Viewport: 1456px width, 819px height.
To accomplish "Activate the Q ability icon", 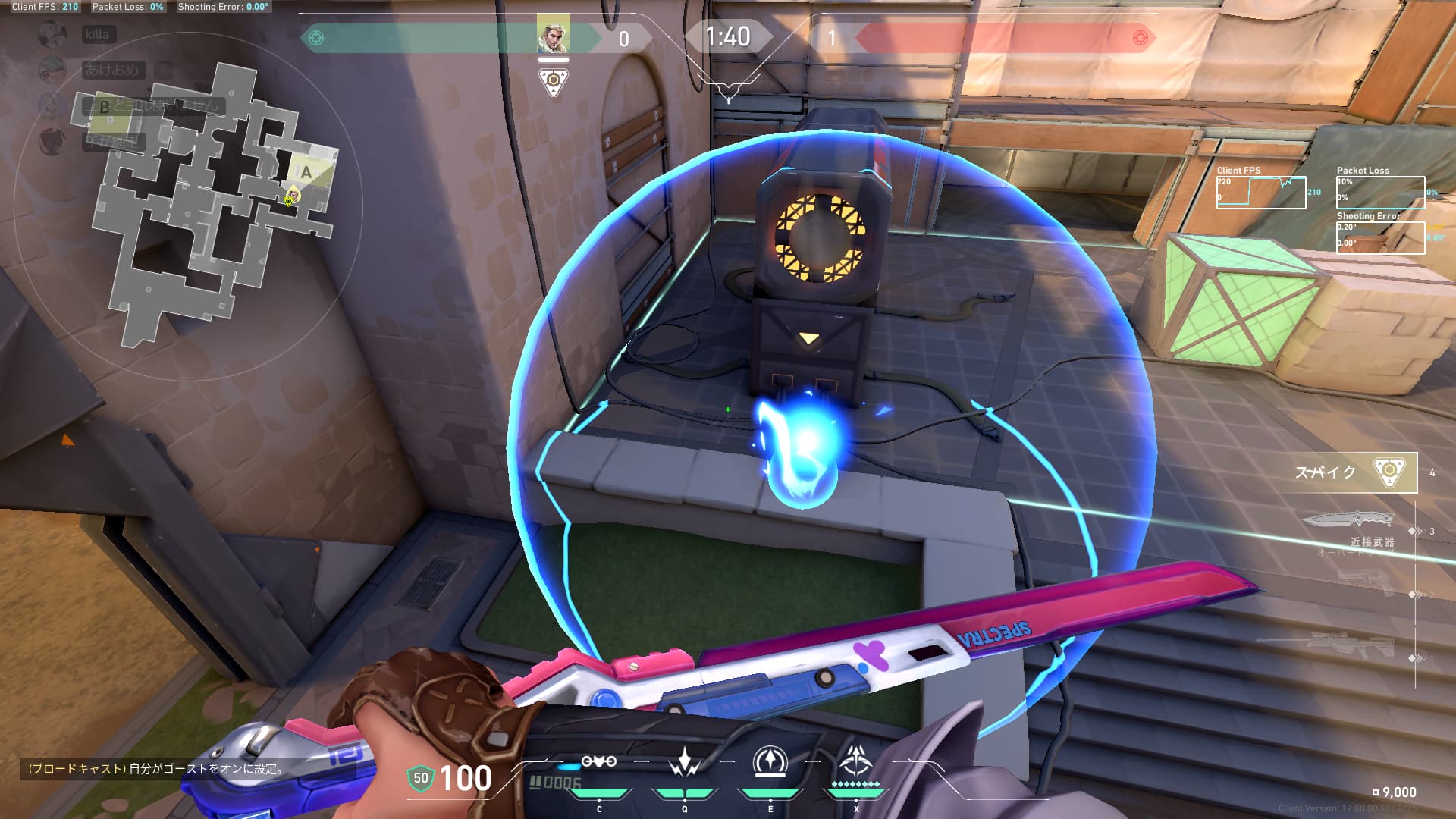I will click(685, 762).
